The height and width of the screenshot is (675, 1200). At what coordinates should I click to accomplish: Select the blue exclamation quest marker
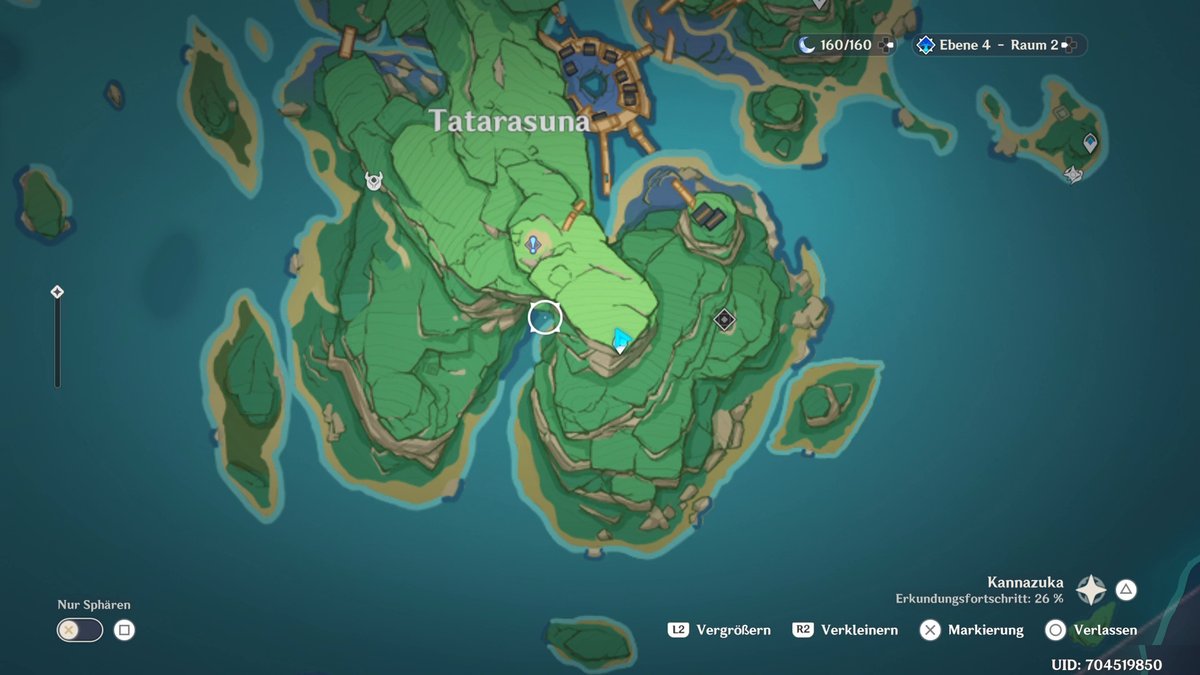[x=533, y=243]
